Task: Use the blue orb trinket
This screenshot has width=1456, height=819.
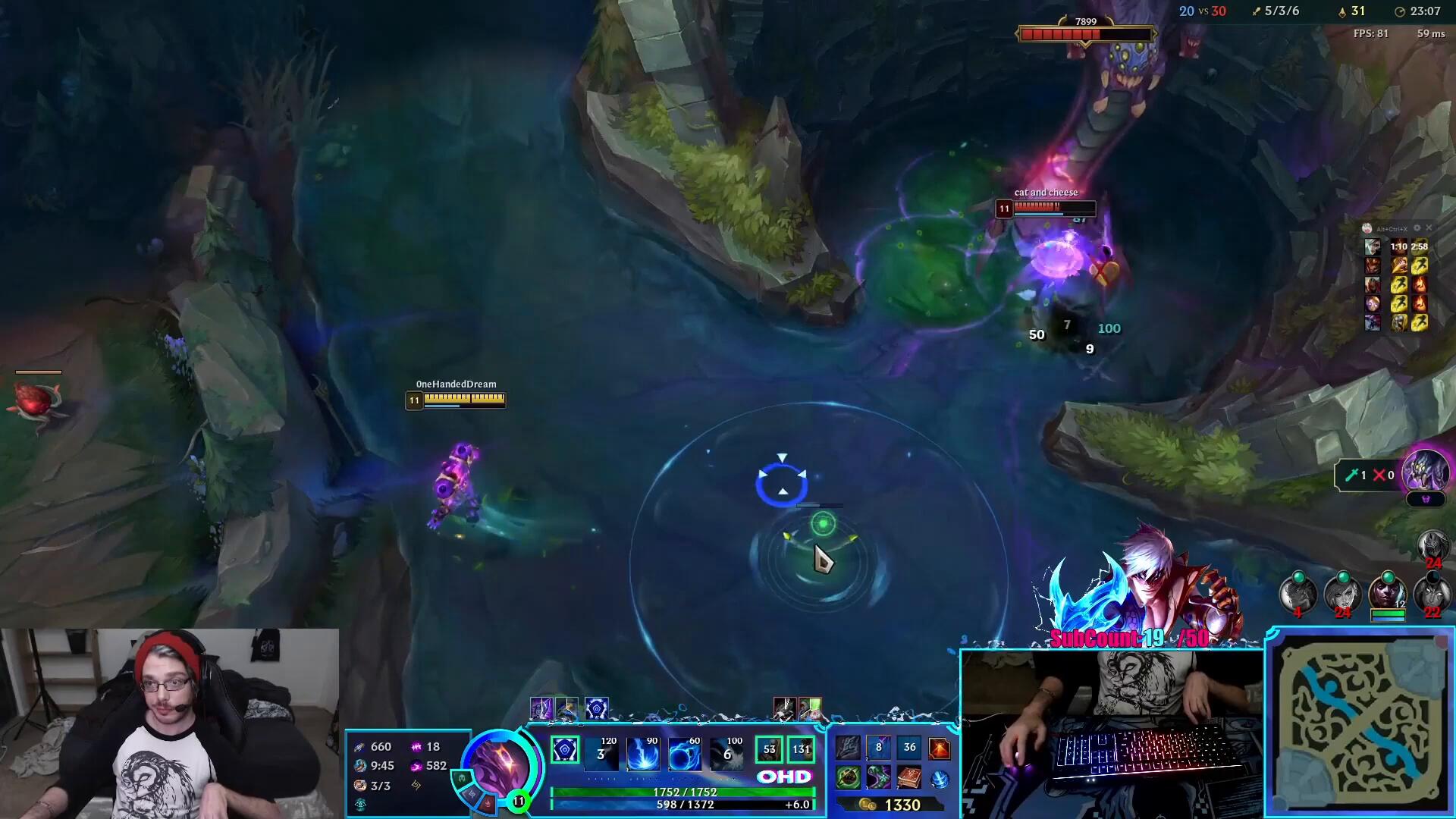Action: click(940, 779)
